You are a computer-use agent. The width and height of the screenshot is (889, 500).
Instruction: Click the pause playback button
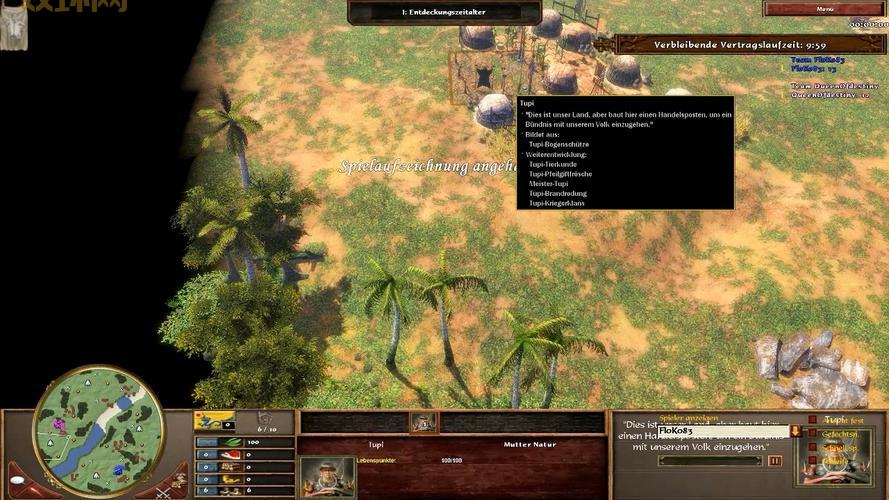(774, 461)
